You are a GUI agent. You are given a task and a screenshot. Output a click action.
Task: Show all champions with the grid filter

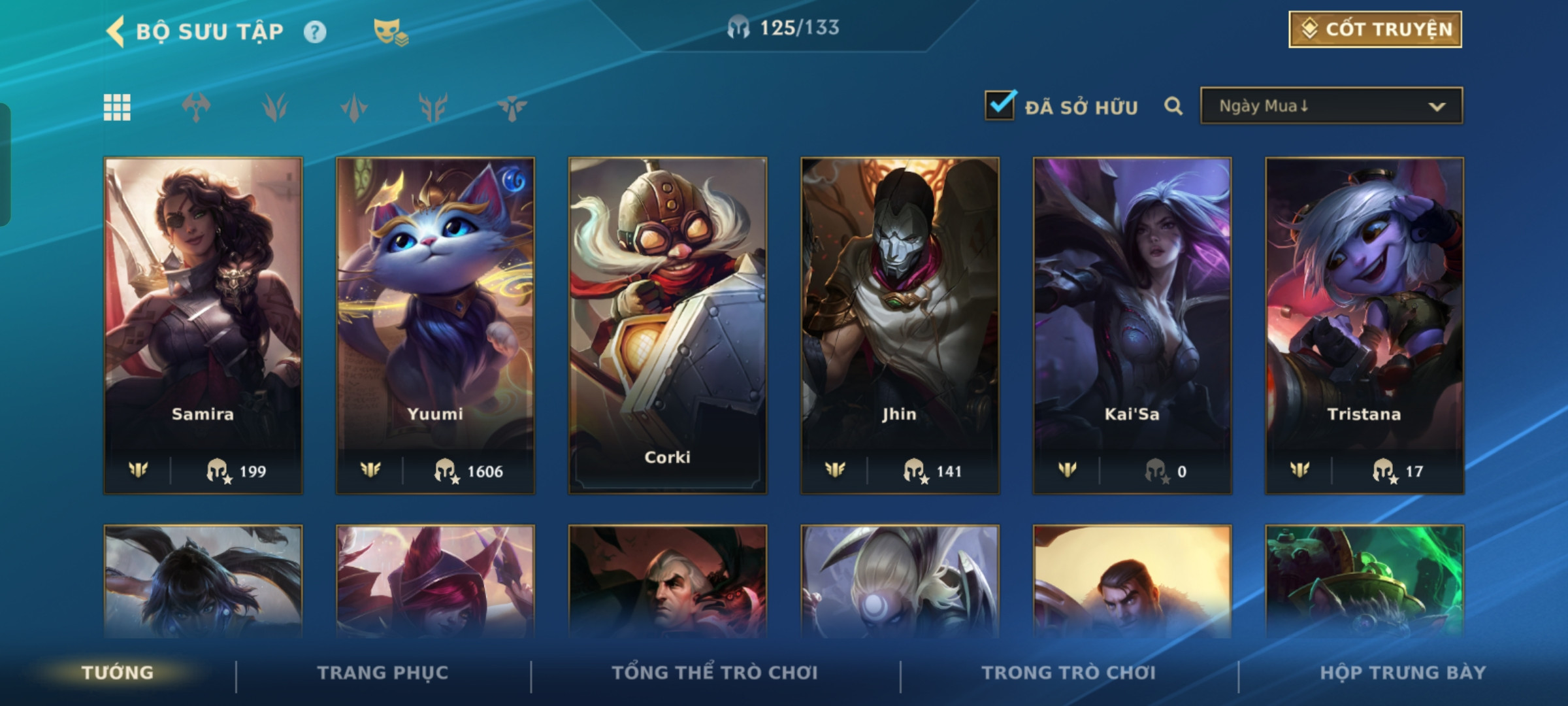point(117,107)
